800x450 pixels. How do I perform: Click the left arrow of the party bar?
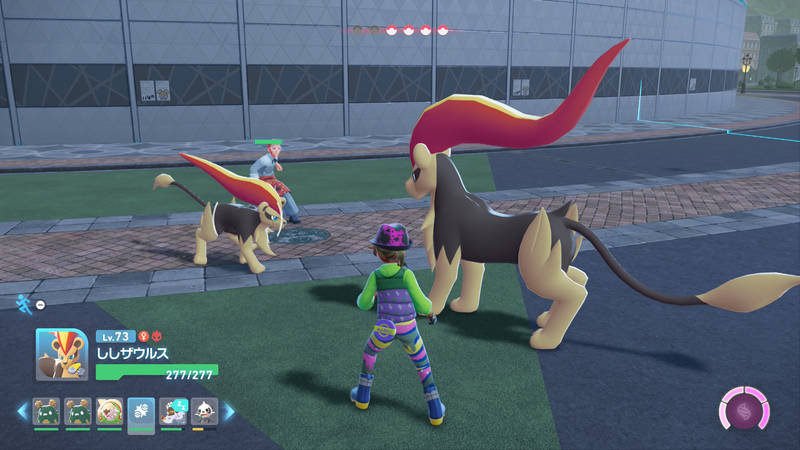tap(20, 411)
